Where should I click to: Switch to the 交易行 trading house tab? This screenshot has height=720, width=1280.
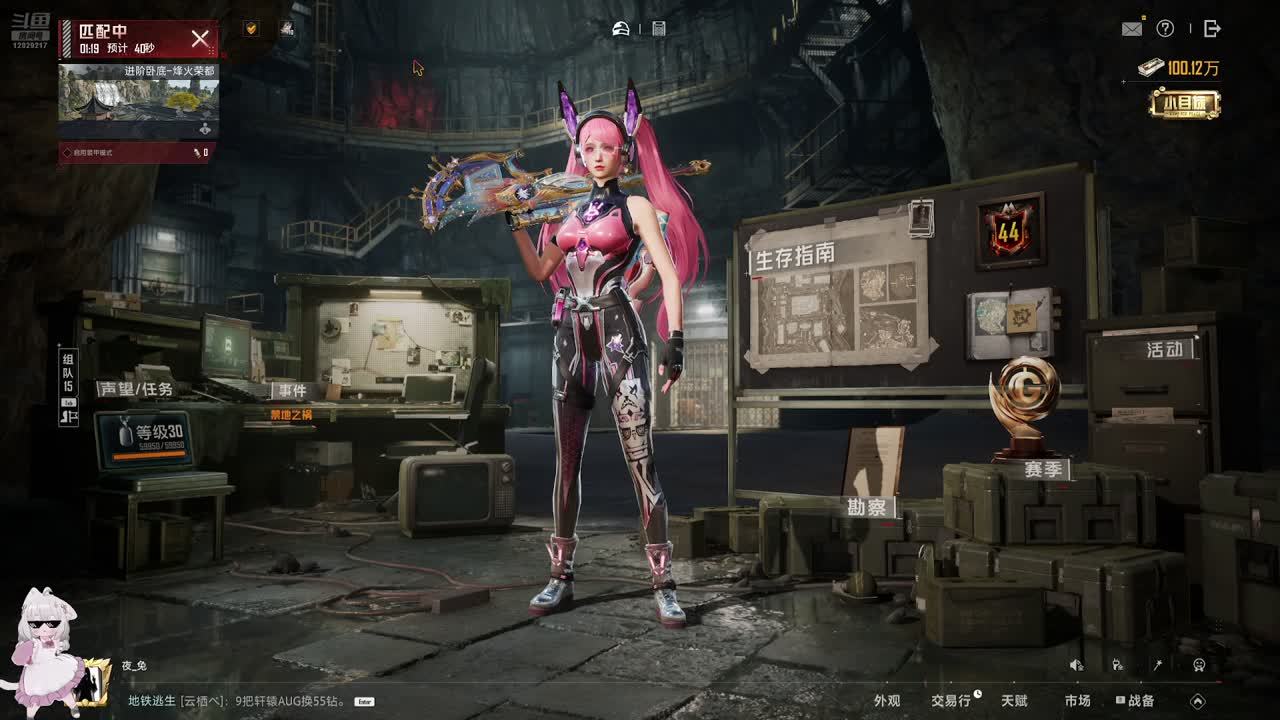coord(951,701)
